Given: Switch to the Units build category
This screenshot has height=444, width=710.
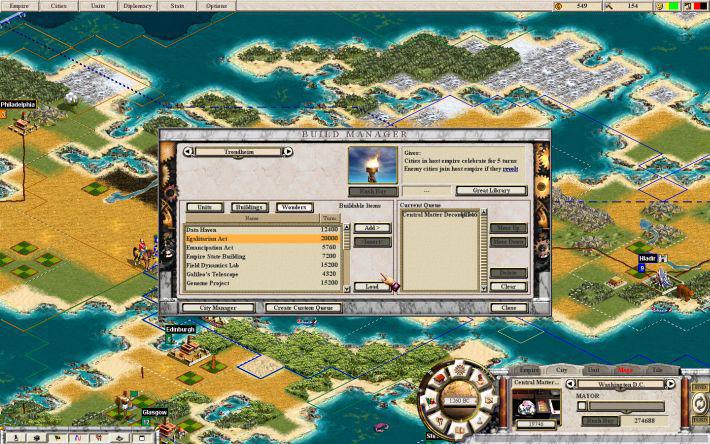Looking at the screenshot, I should 204,207.
